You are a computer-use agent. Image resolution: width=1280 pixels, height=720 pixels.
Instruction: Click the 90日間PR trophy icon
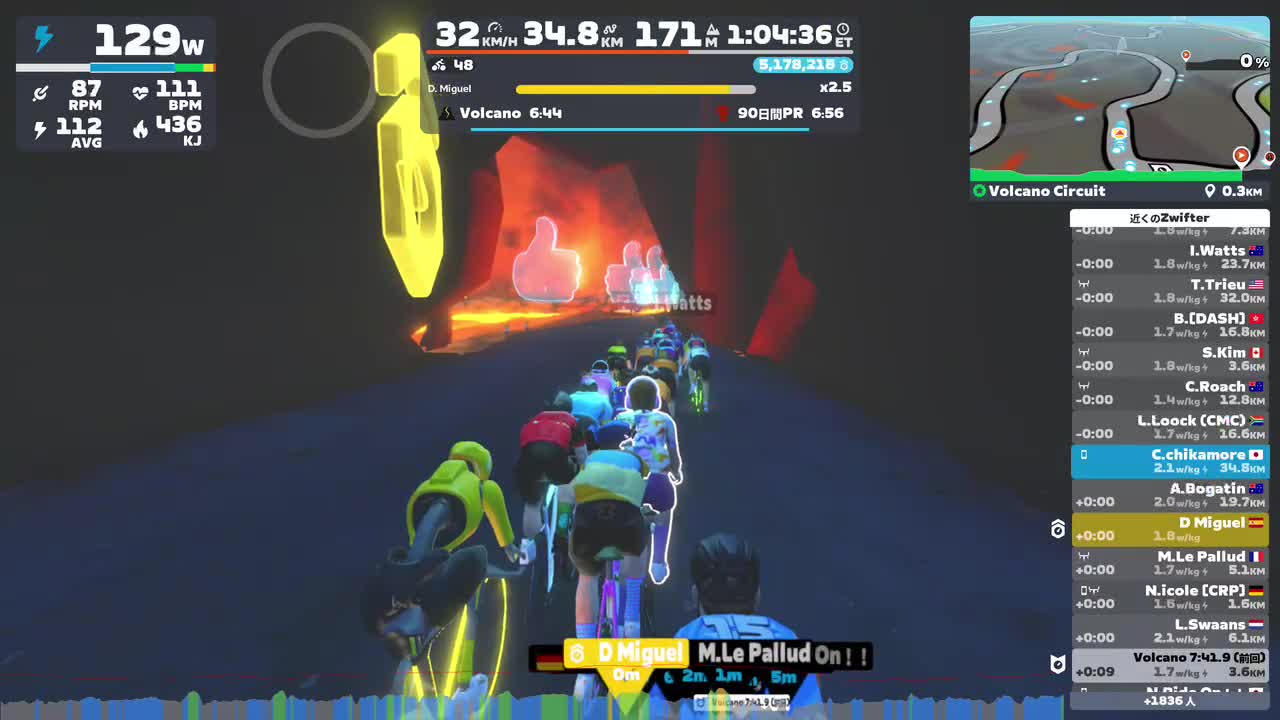pos(722,113)
